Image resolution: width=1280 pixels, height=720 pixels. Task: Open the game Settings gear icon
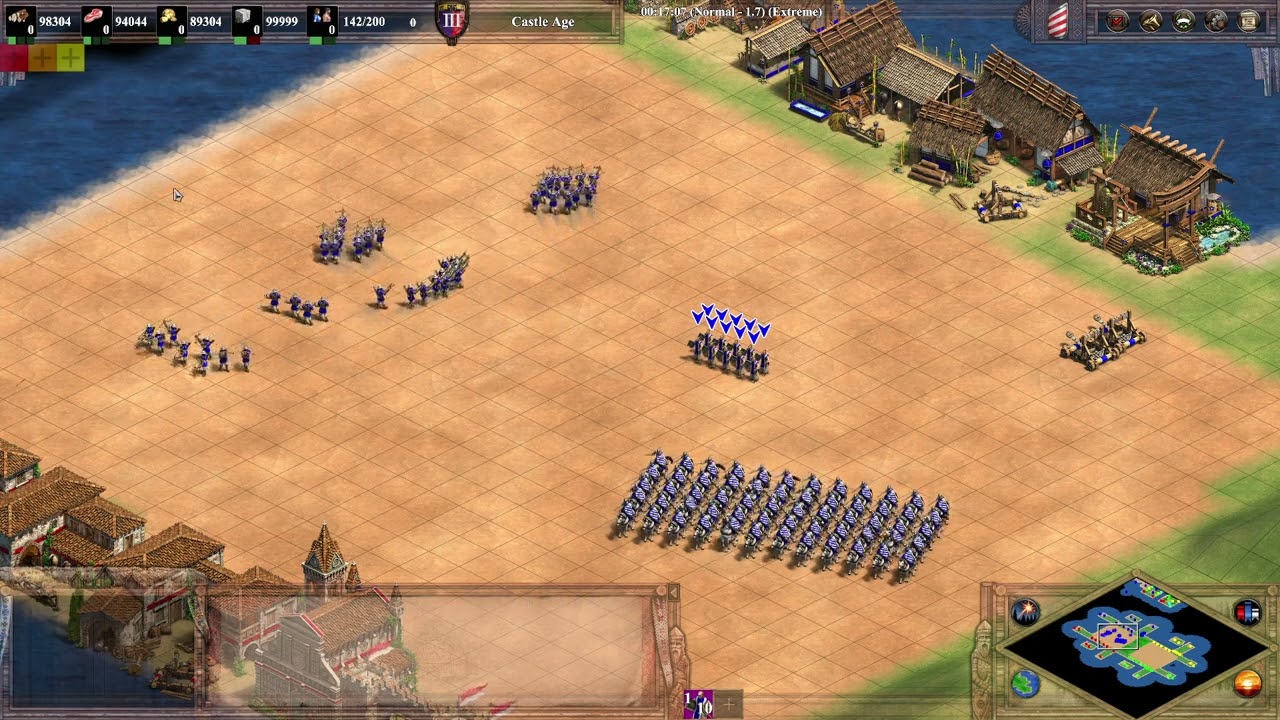(x=1214, y=20)
